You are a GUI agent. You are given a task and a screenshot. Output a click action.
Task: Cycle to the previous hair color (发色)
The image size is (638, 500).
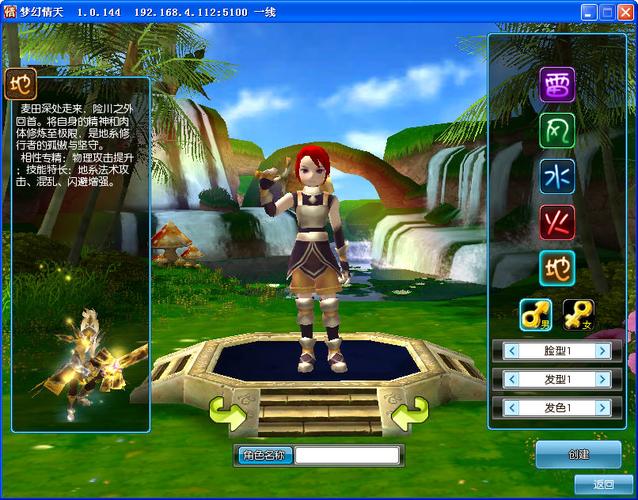(x=512, y=408)
